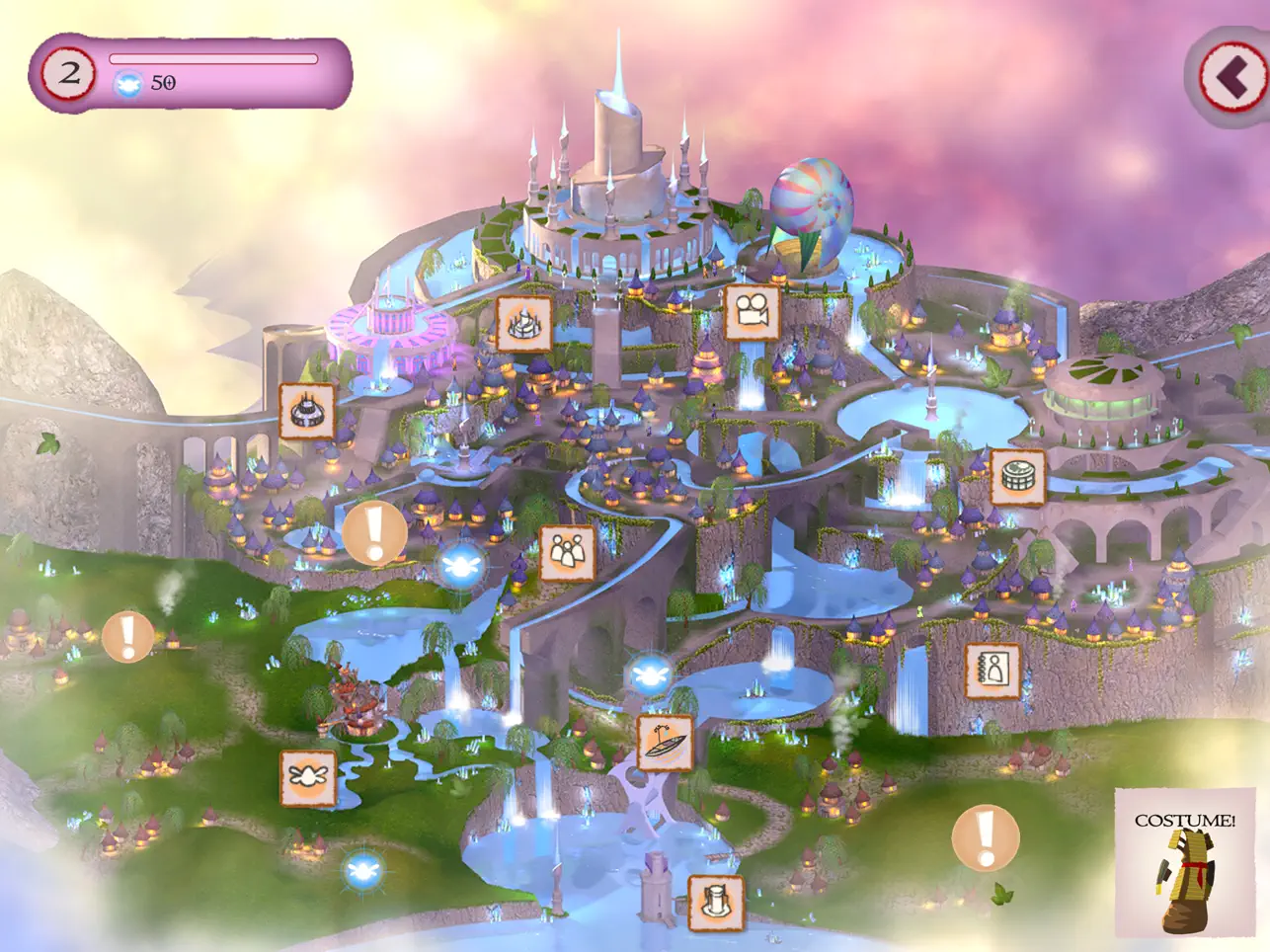Select the movie camera map icon
Viewport: 1270px width, 952px height.
pyautogui.click(x=752, y=312)
